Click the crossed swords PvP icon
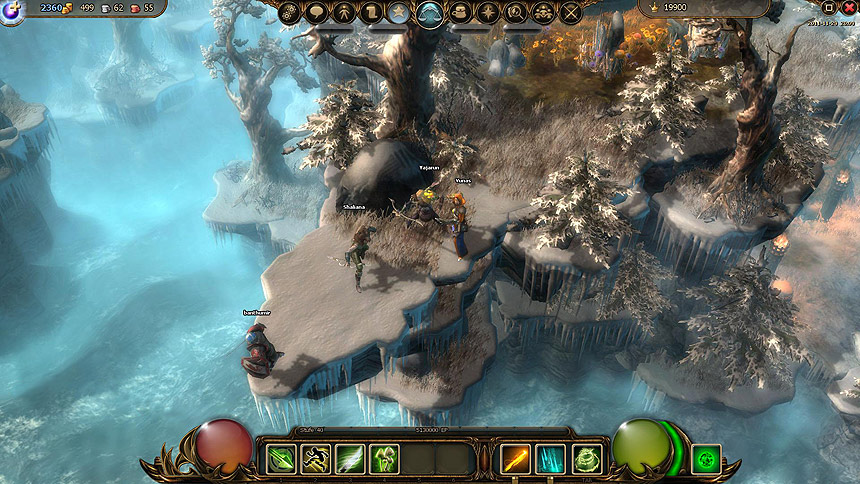Viewport: 860px width, 484px height. click(571, 13)
